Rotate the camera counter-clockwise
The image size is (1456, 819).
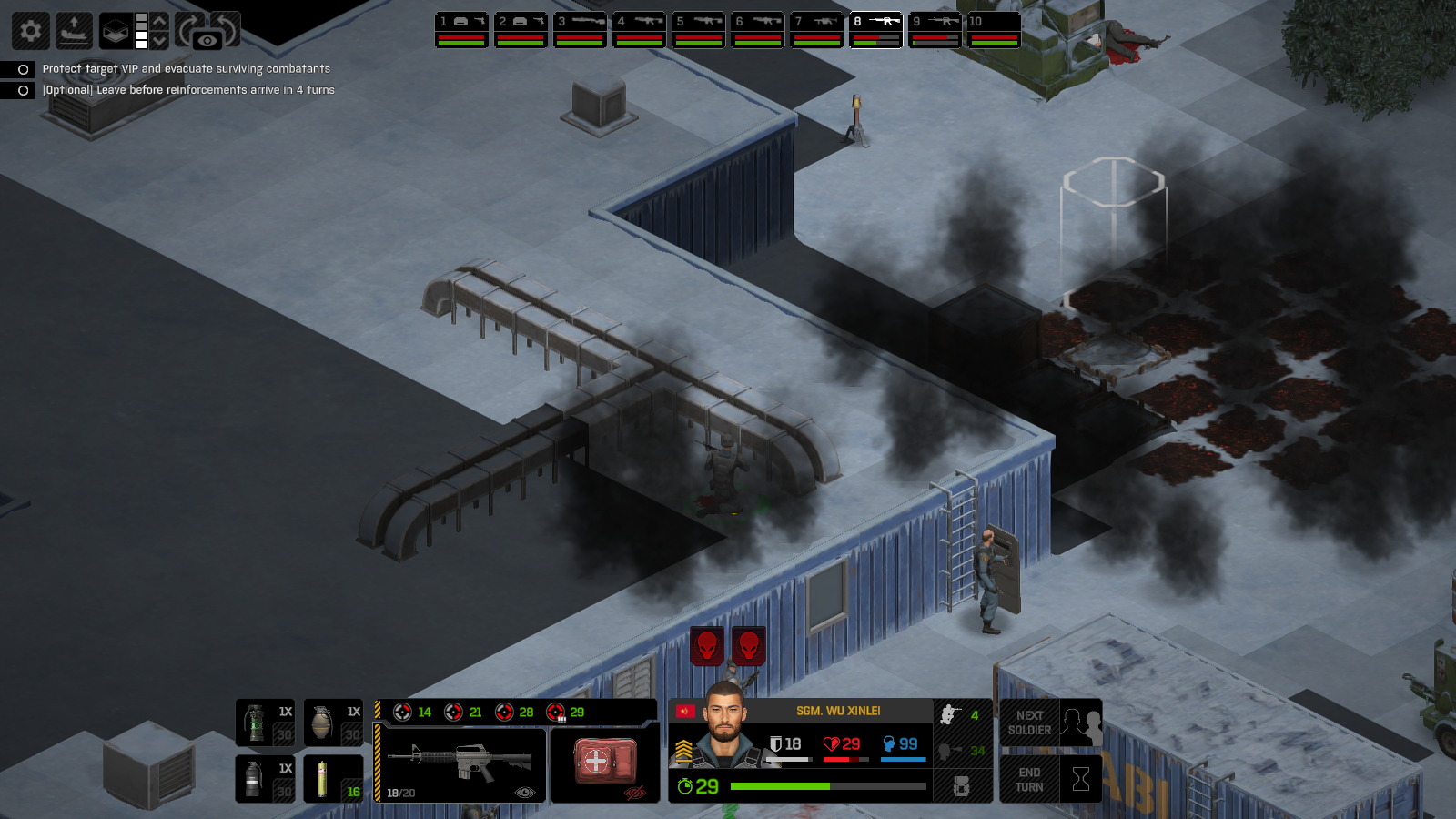click(x=227, y=25)
